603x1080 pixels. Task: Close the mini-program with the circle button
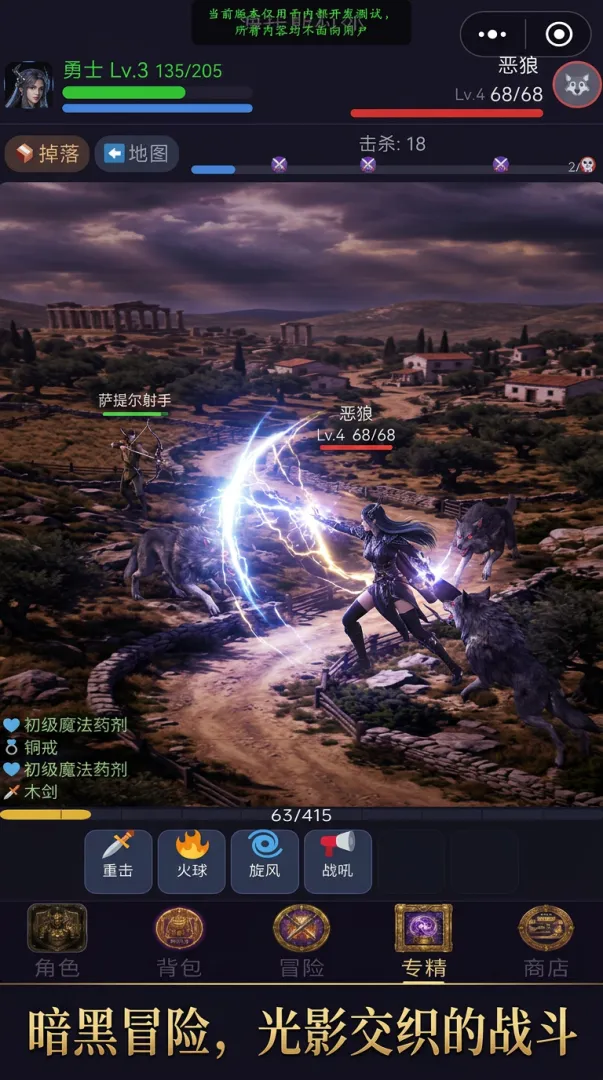[559, 35]
